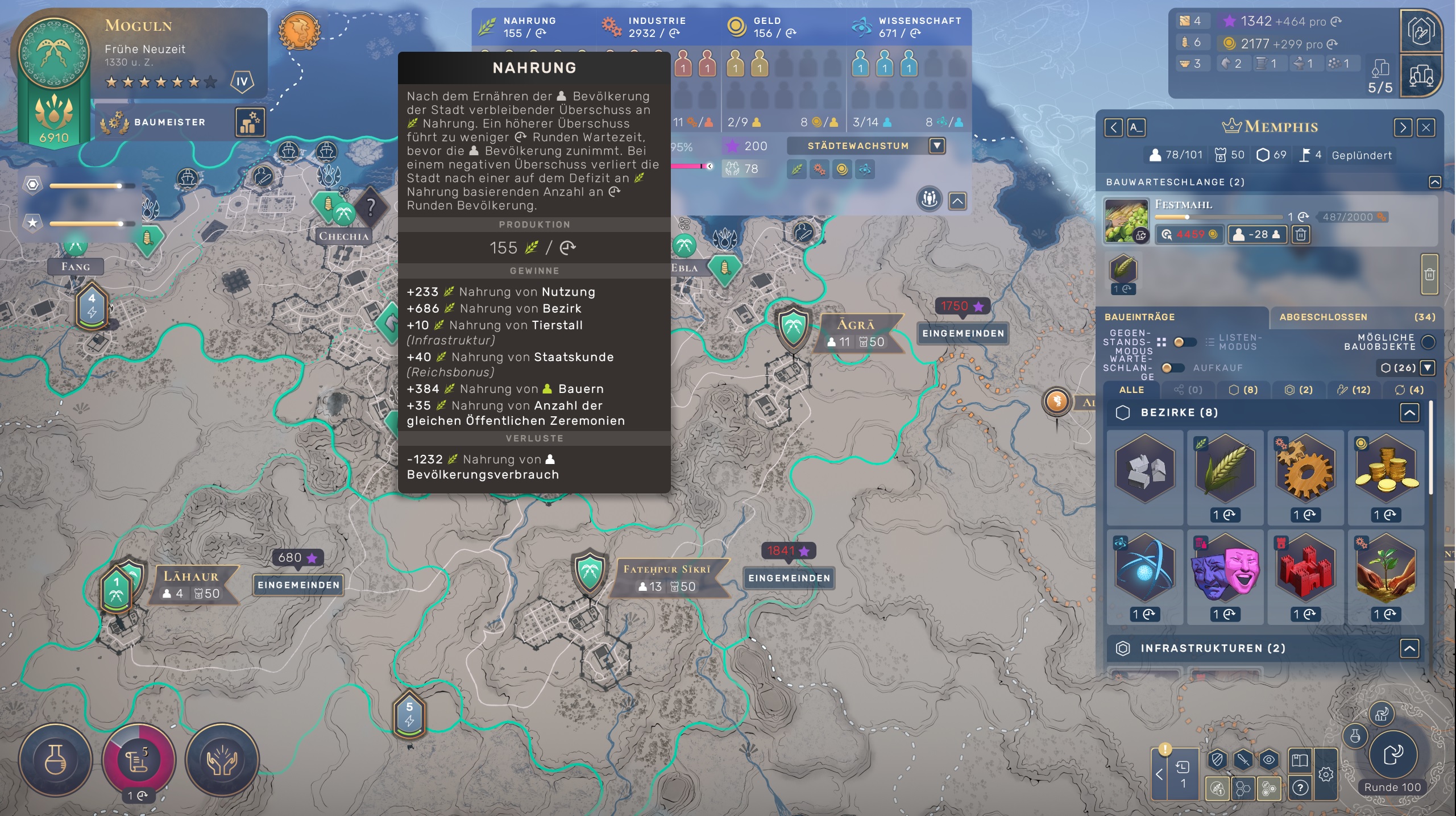Viewport: 1456px width, 816px height.
Task: Select the market district gold coins icon
Action: click(x=1386, y=469)
